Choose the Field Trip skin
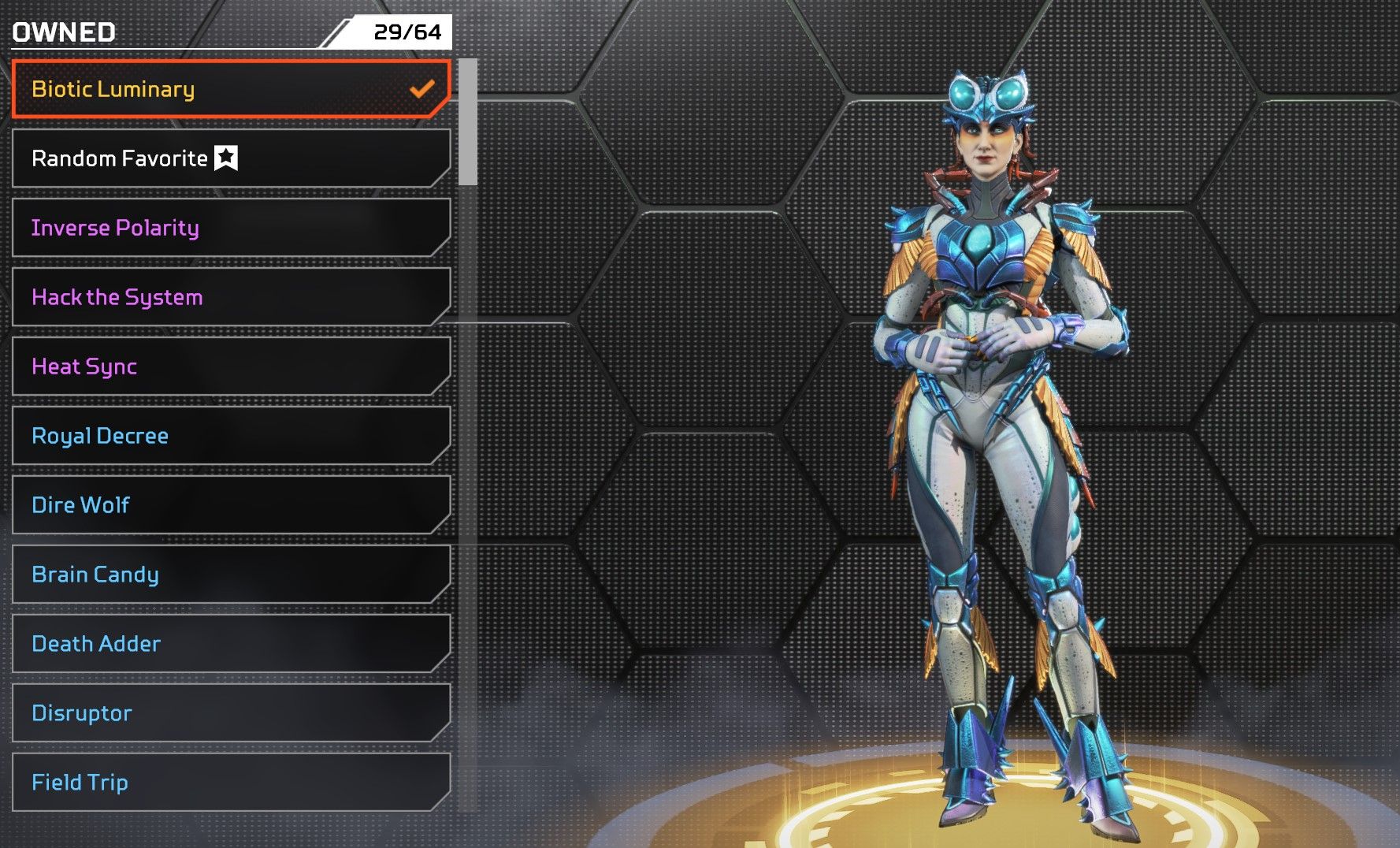The height and width of the screenshot is (848, 1400). click(x=230, y=783)
